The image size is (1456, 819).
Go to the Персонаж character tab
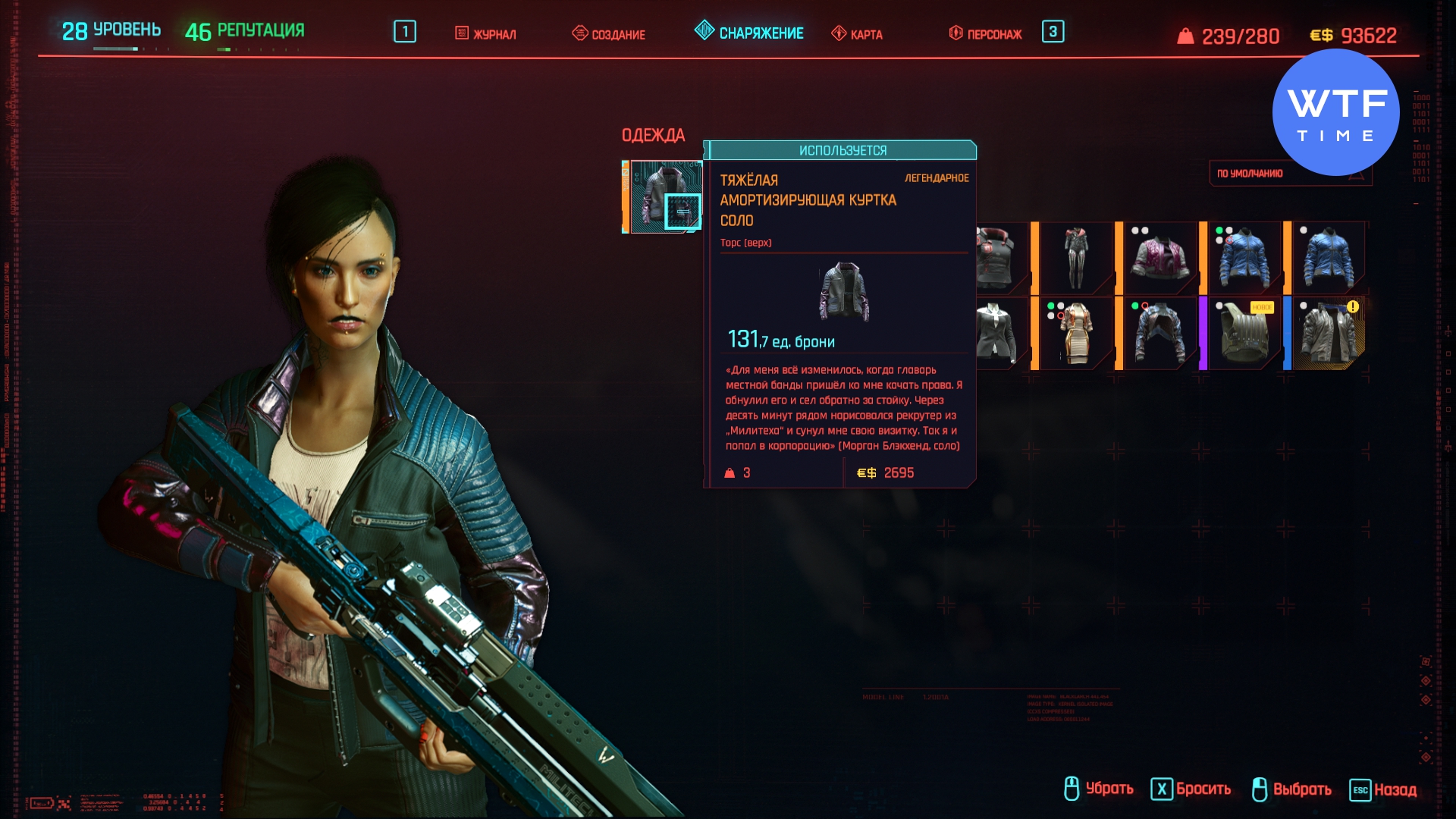(986, 34)
